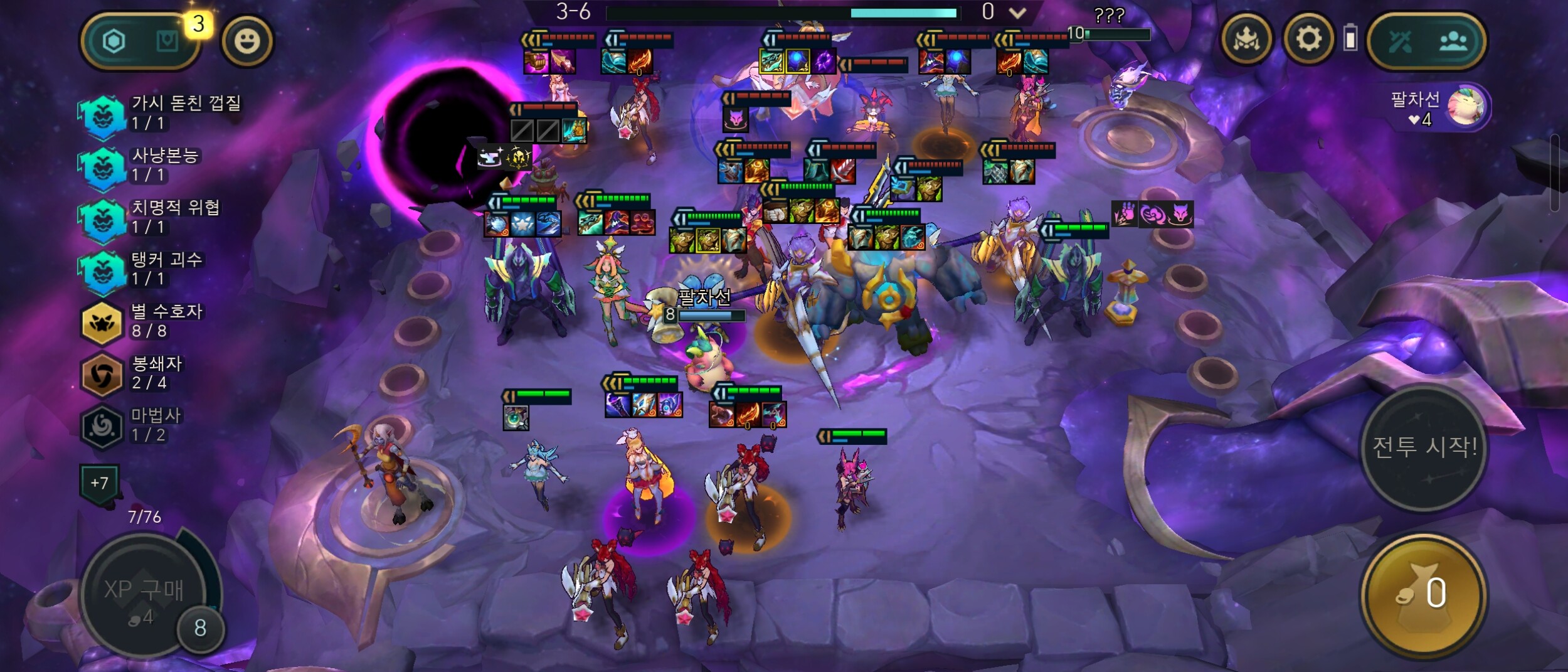The width and height of the screenshot is (1568, 672).
Task: Expand the stage tracker dropdown arrow
Action: (1017, 13)
